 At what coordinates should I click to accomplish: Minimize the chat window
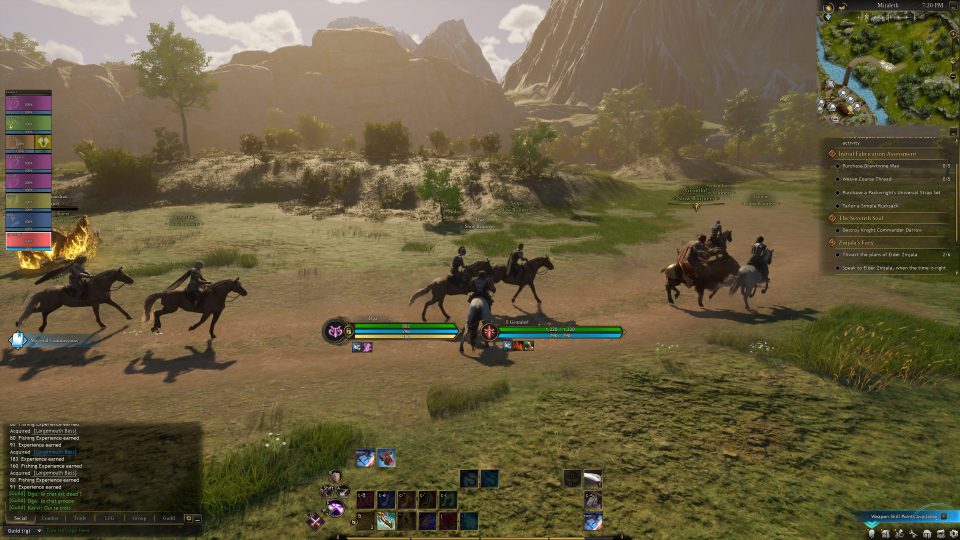(x=198, y=518)
